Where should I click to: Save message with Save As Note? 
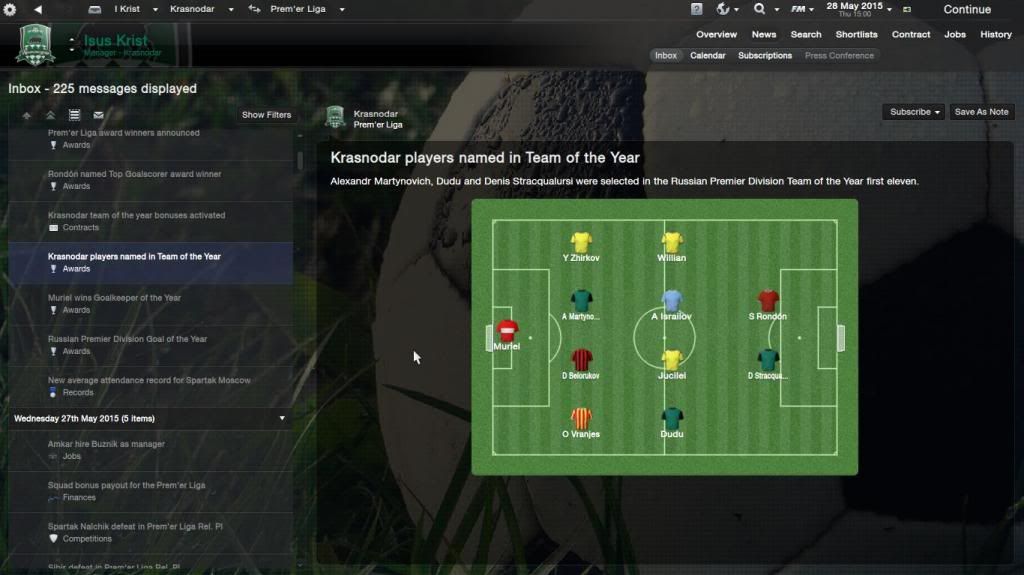981,112
